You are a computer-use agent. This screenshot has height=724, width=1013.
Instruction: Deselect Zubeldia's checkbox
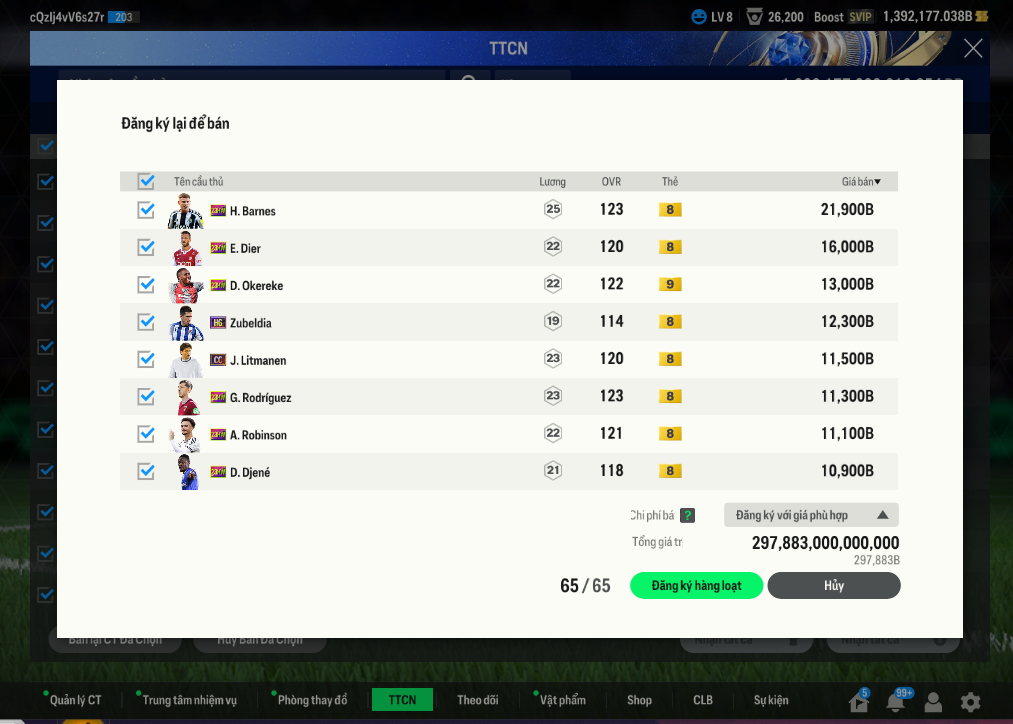146,322
